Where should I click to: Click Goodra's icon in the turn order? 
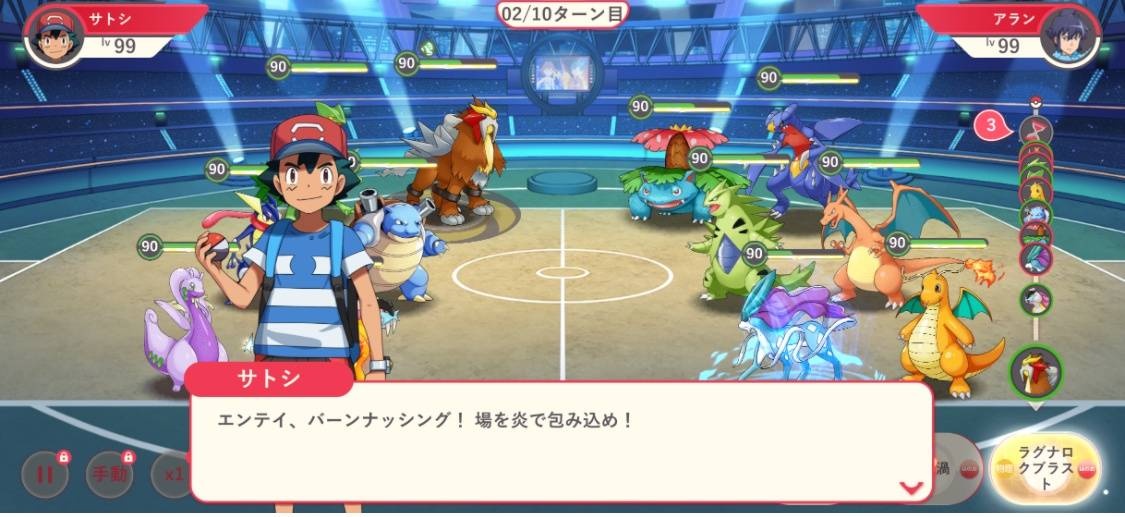point(1035,298)
